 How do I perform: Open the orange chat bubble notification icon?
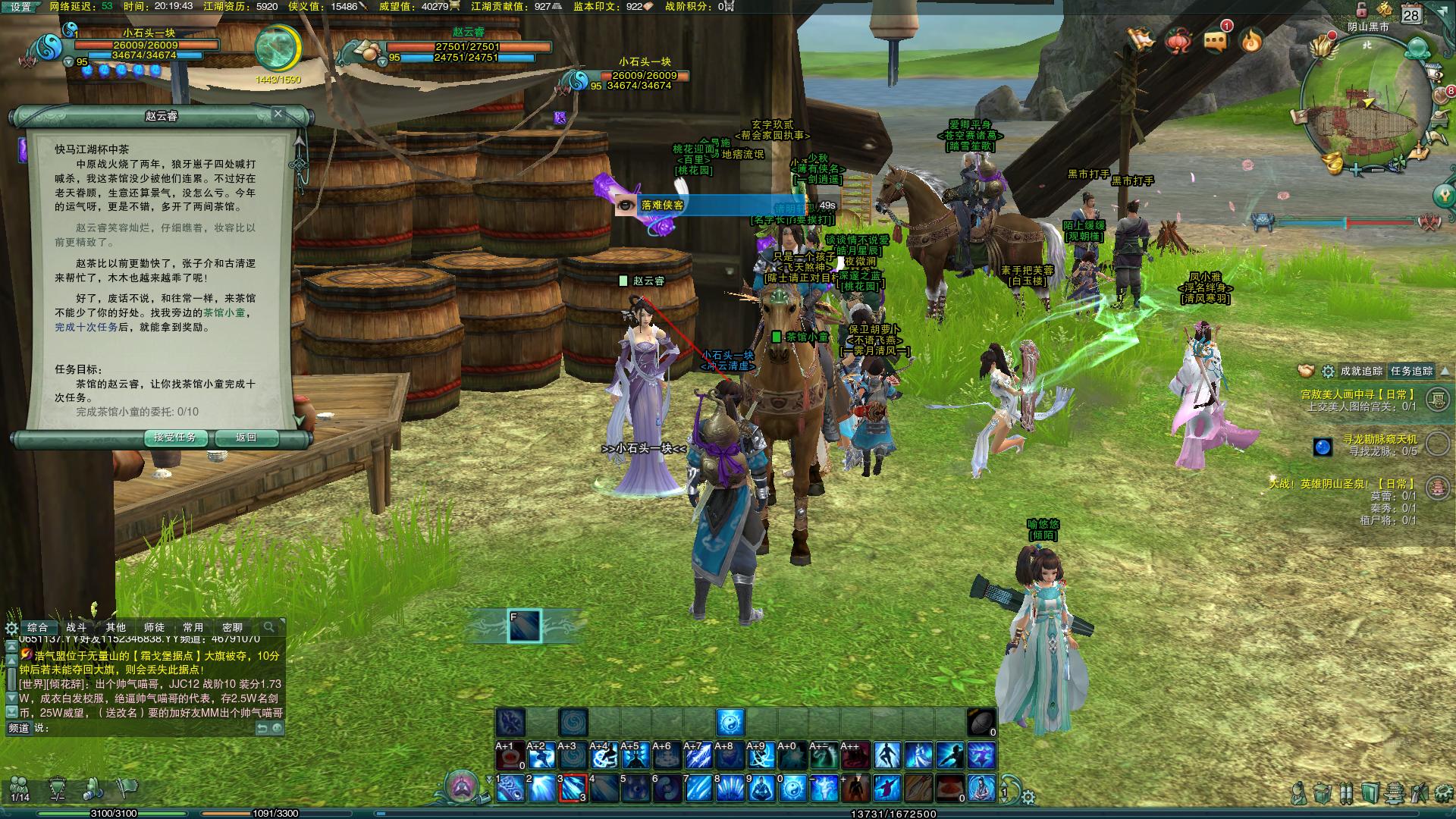(1215, 41)
